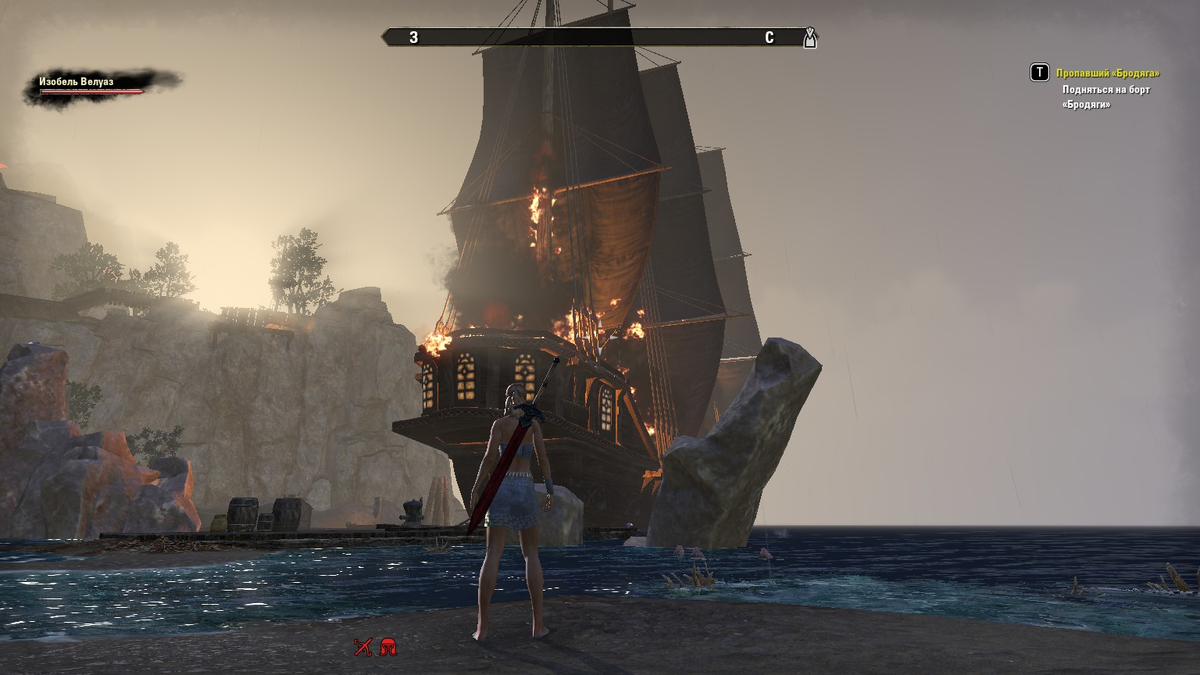Viewport: 1200px width, 675px height.
Task: Click the compass west marker З
Action: (x=413, y=38)
